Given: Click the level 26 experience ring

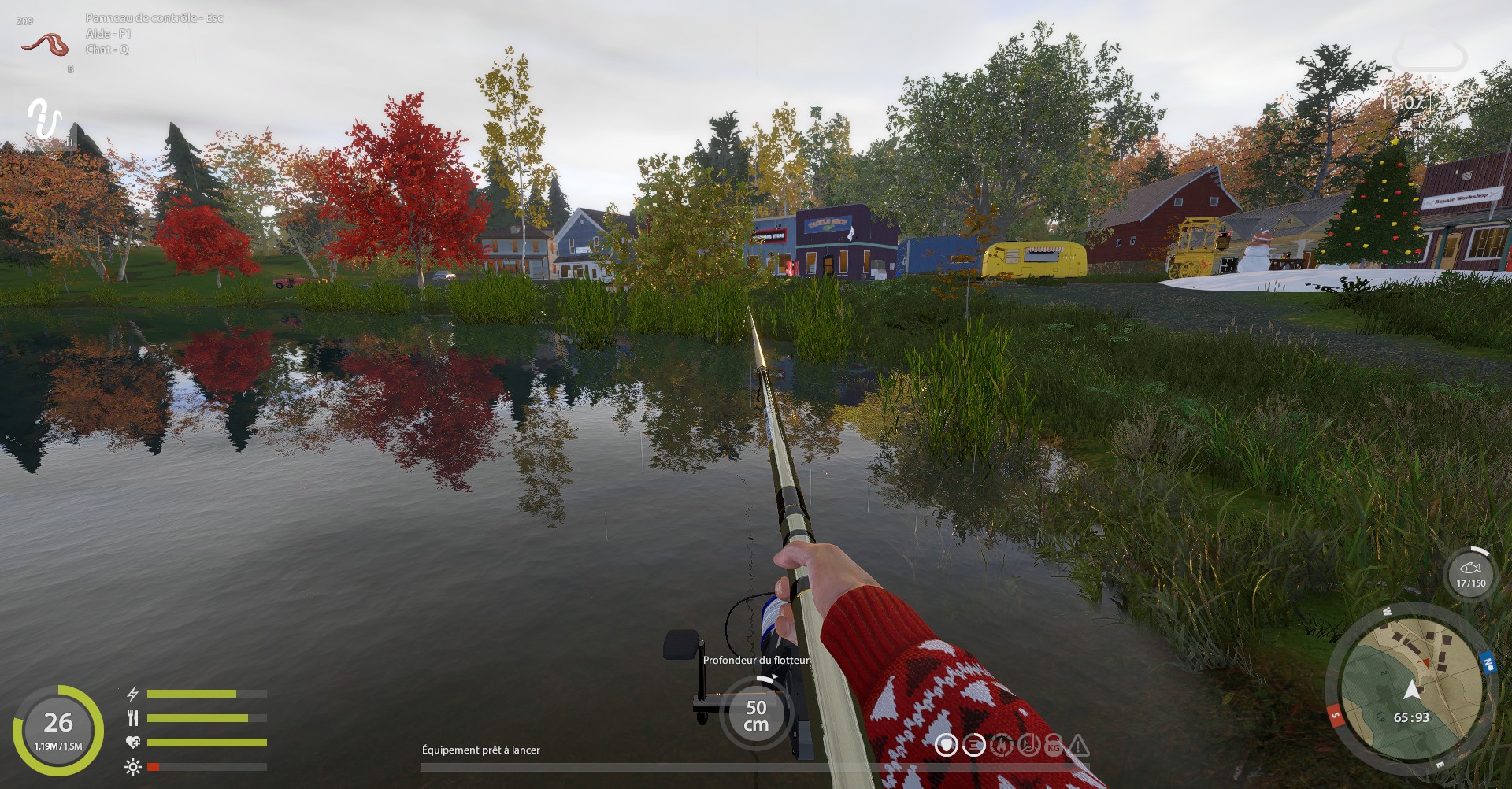Looking at the screenshot, I should point(58,730).
